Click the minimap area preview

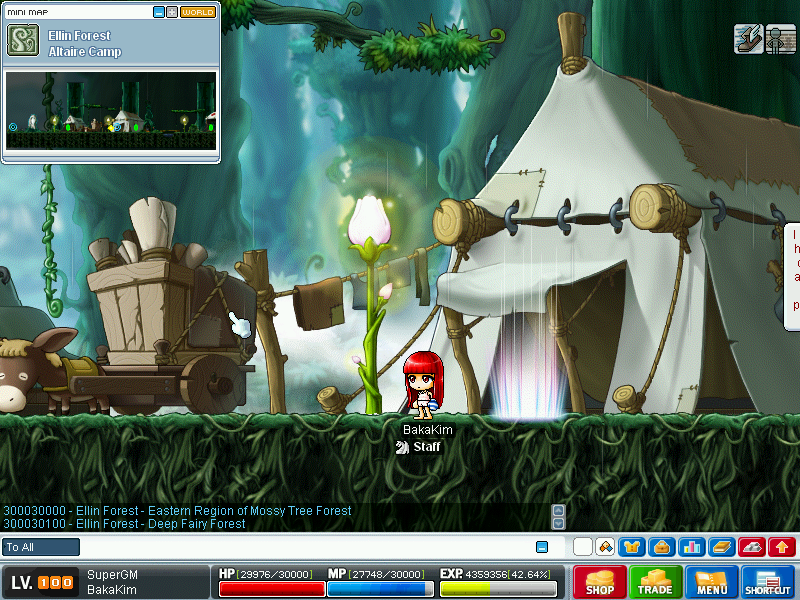(x=110, y=110)
